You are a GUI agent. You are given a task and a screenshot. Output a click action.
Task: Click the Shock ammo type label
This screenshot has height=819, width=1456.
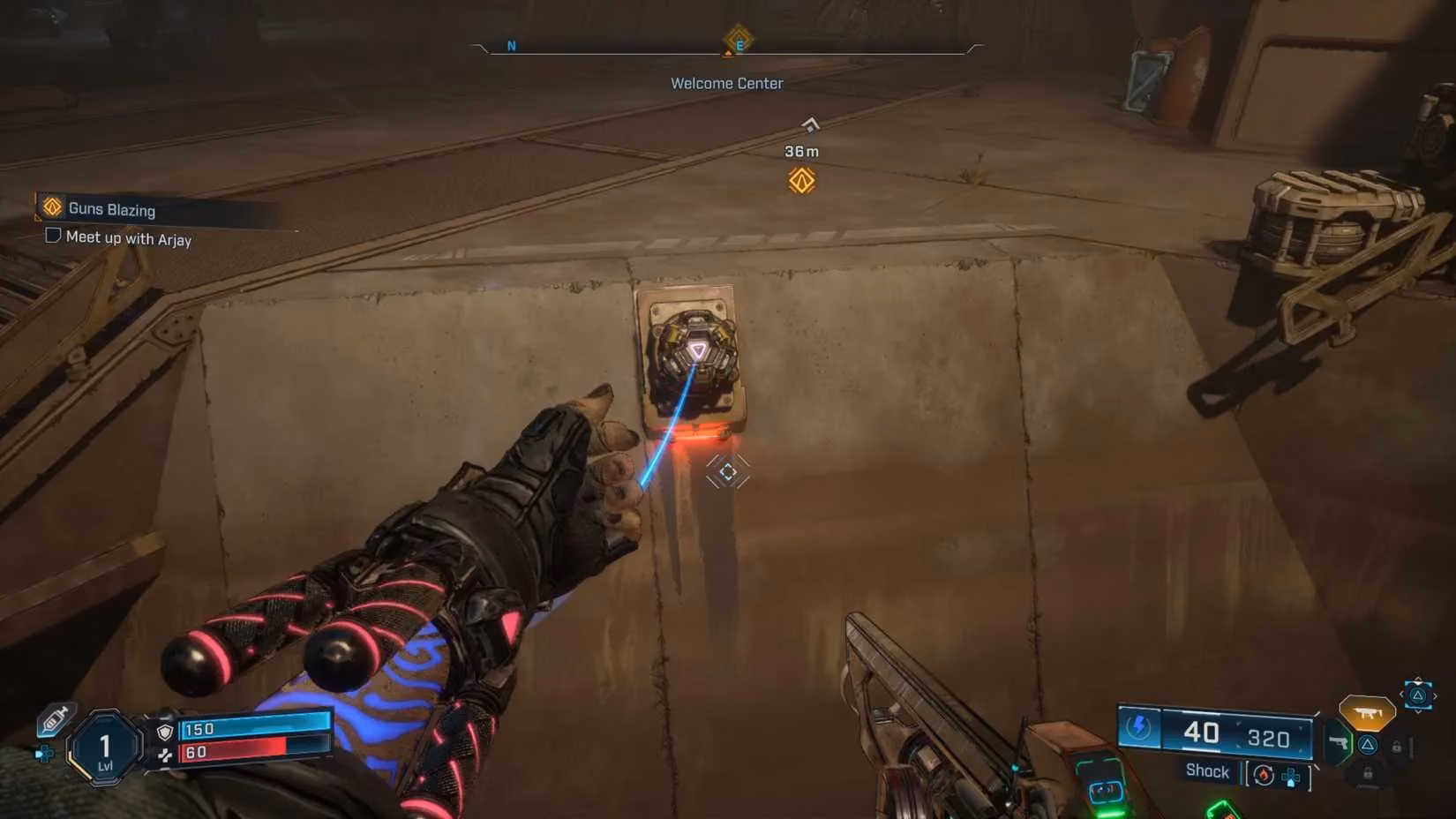[x=1207, y=771]
